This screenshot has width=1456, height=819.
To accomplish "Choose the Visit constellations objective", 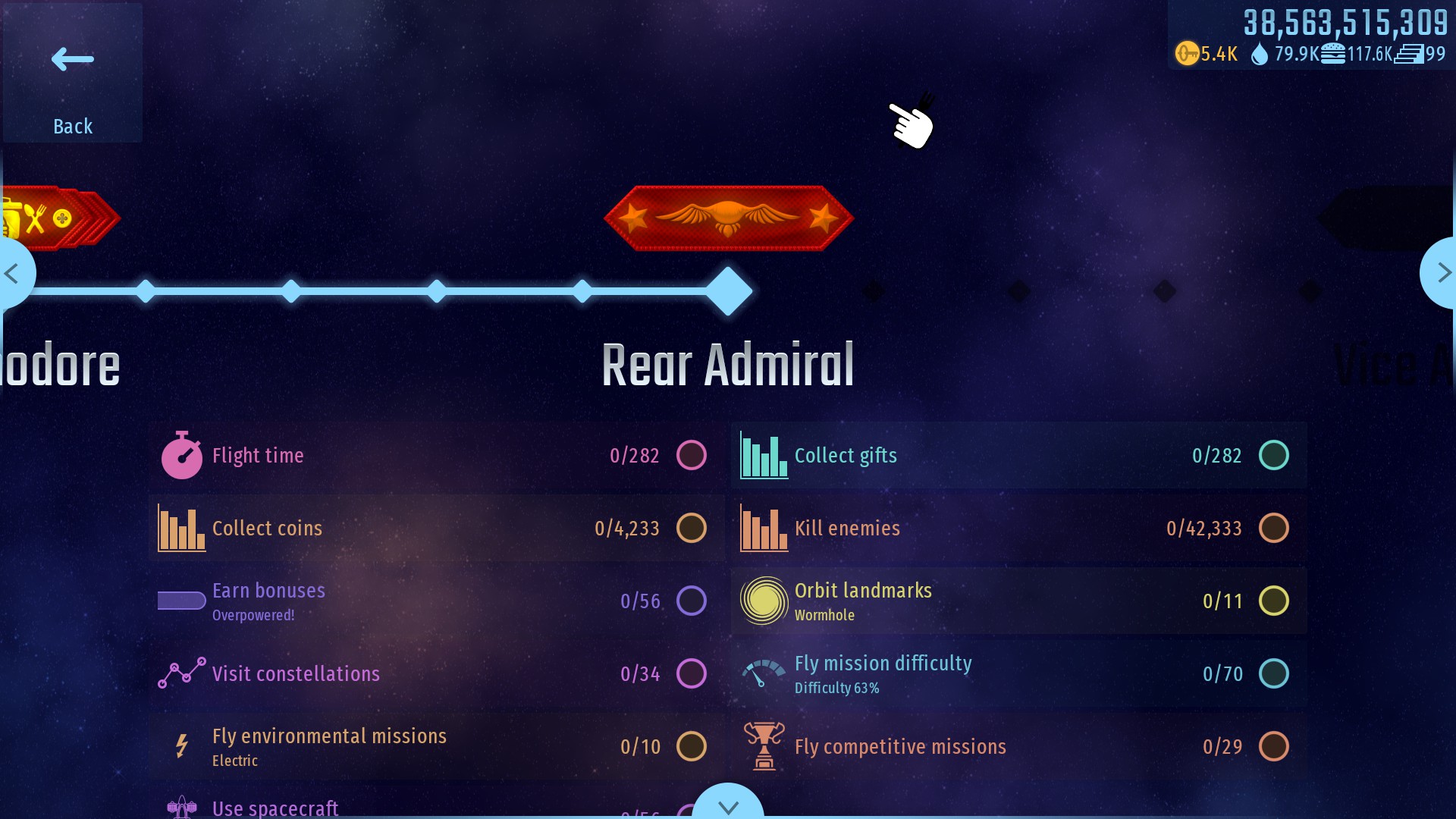I will (436, 674).
